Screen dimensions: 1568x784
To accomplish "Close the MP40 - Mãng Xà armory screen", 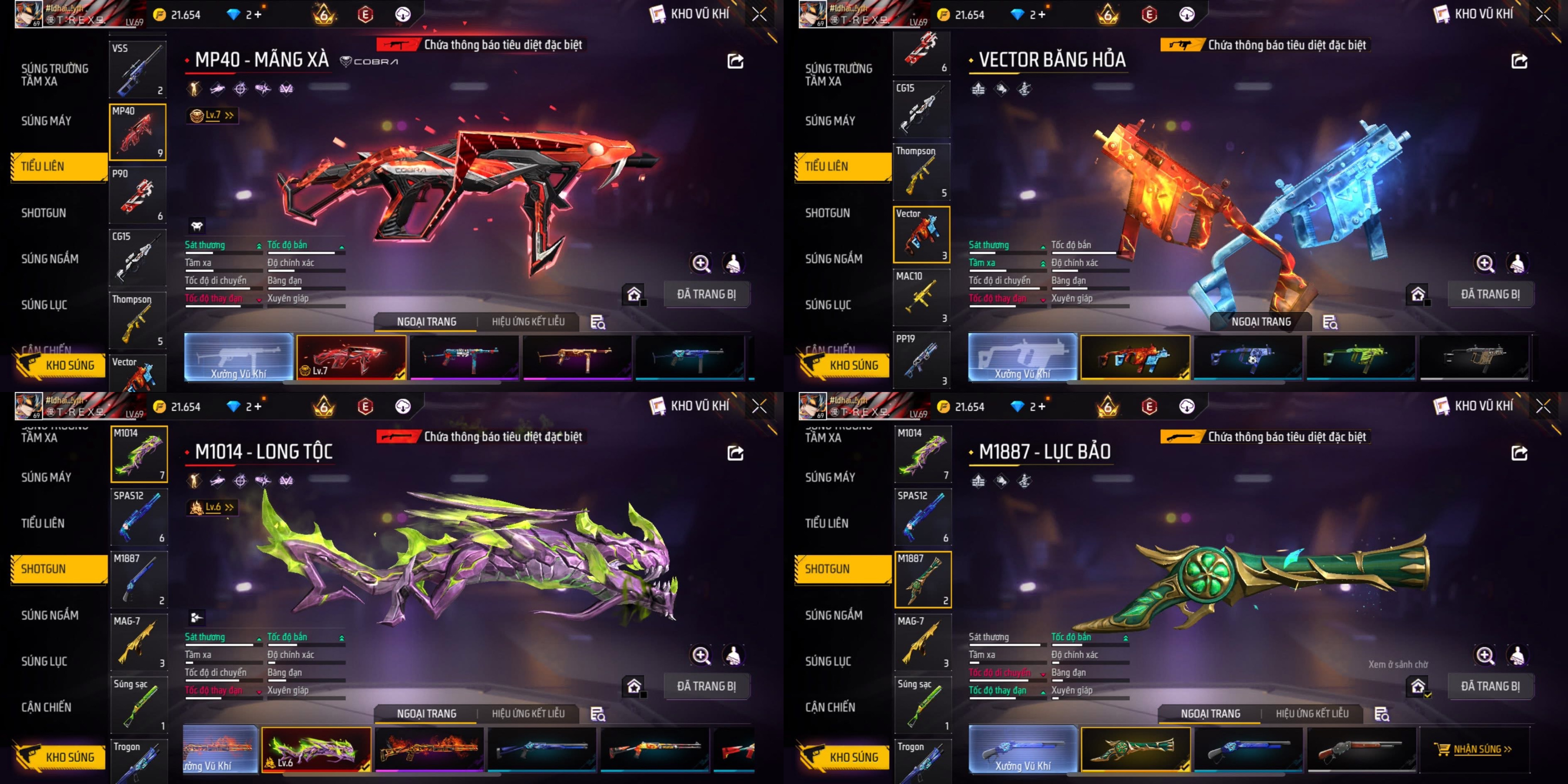I will 759,15.
